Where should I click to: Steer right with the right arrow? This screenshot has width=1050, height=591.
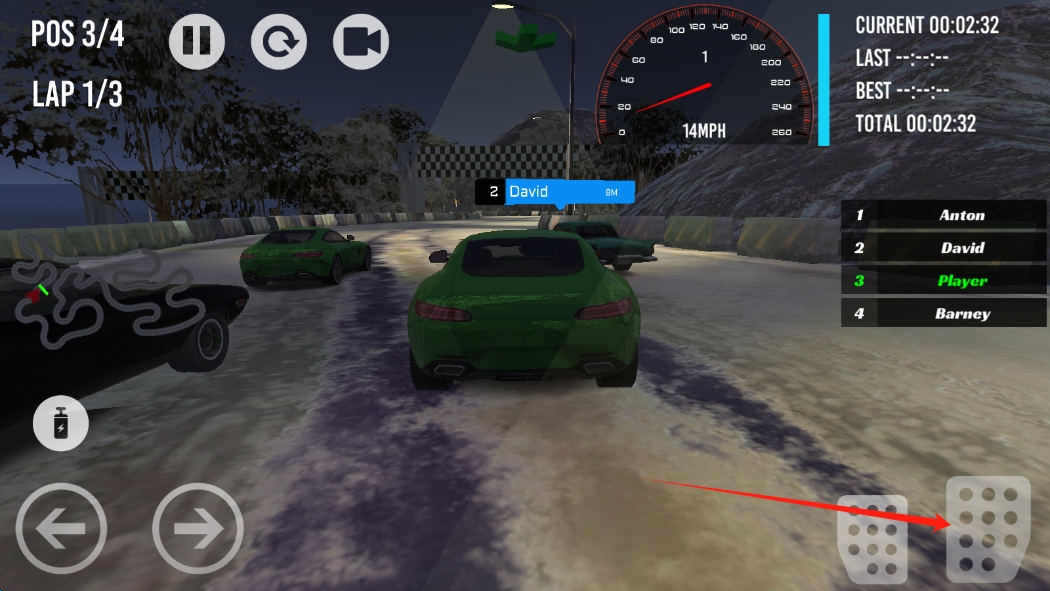[x=198, y=528]
